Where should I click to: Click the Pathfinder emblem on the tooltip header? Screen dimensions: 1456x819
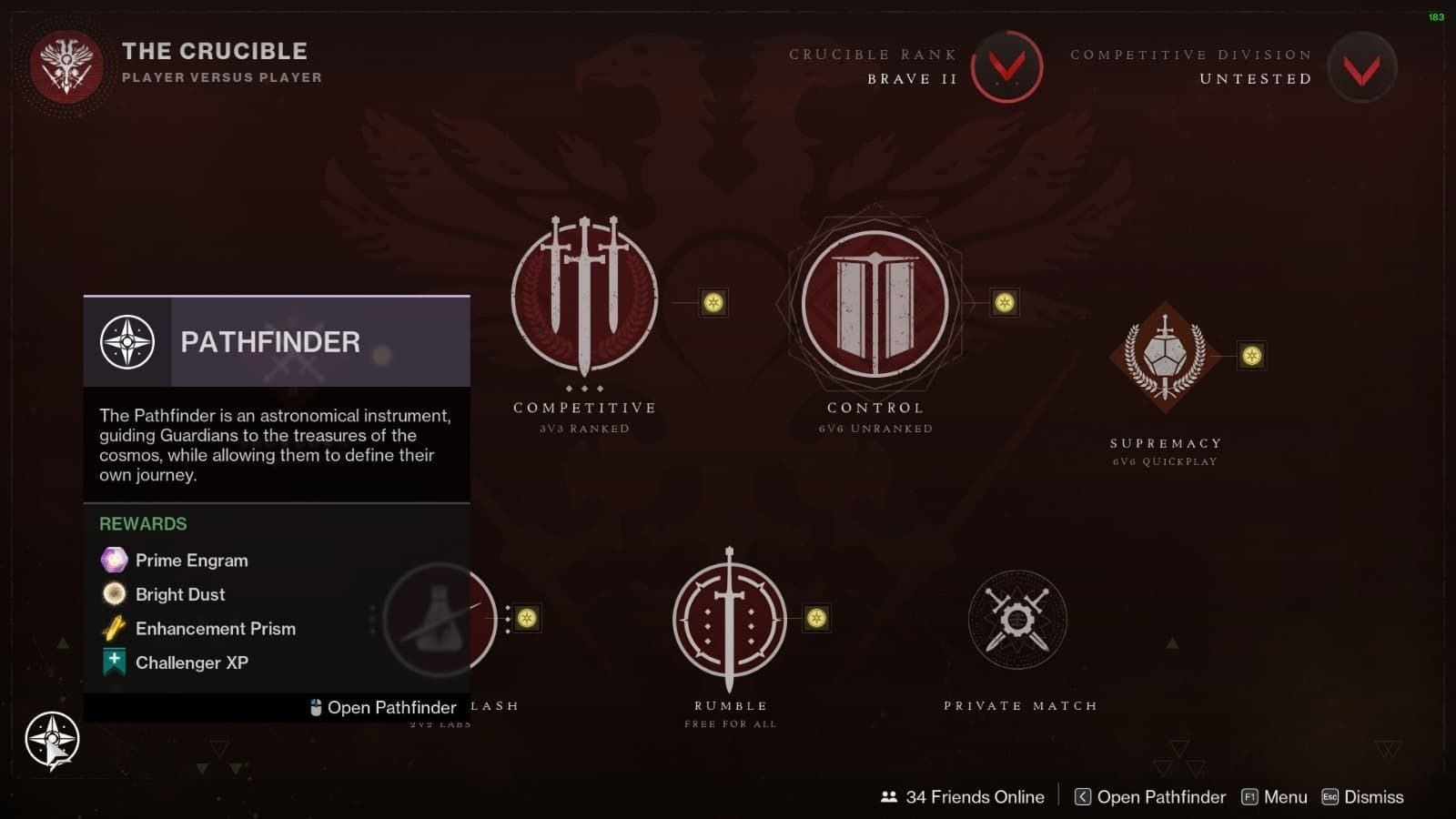point(127,341)
